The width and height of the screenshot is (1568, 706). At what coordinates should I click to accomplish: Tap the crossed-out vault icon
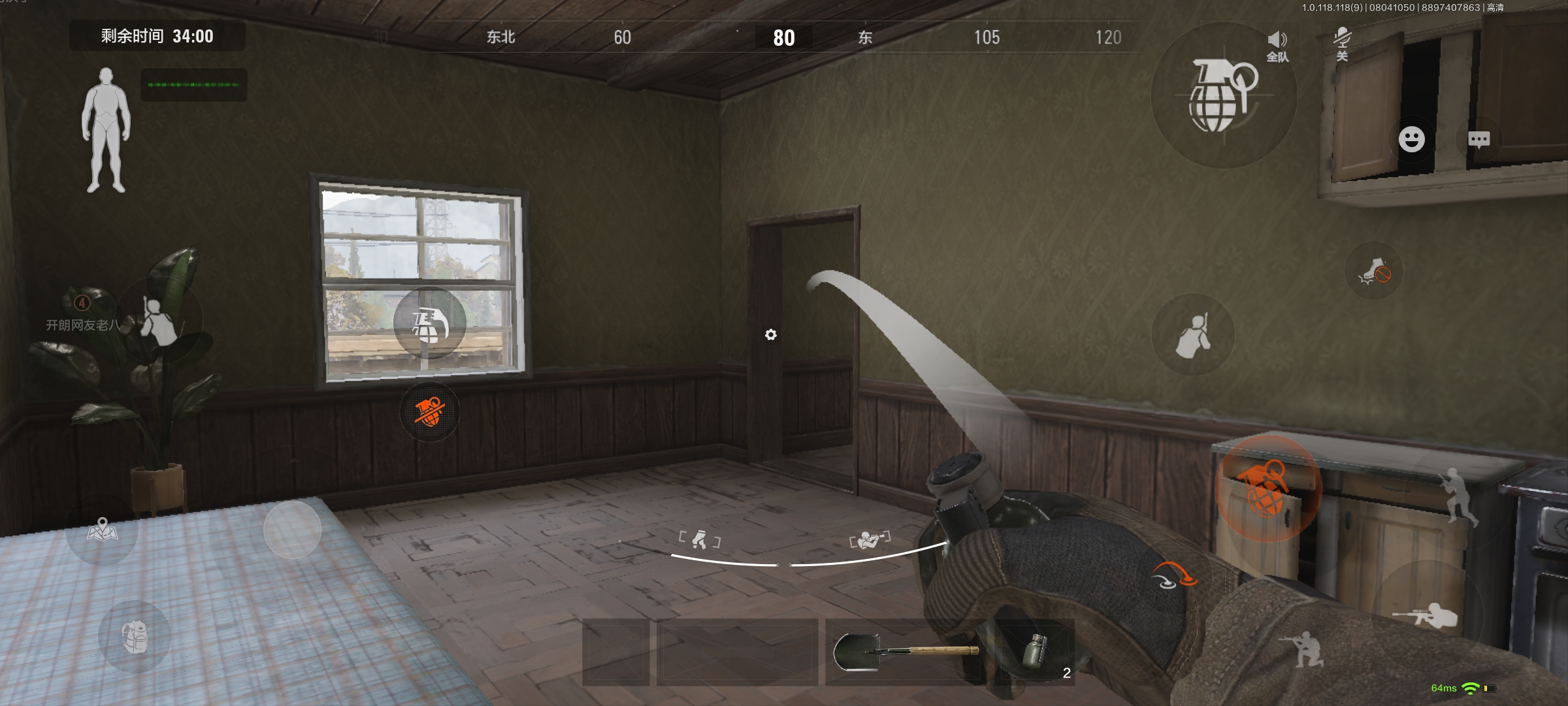click(1374, 271)
